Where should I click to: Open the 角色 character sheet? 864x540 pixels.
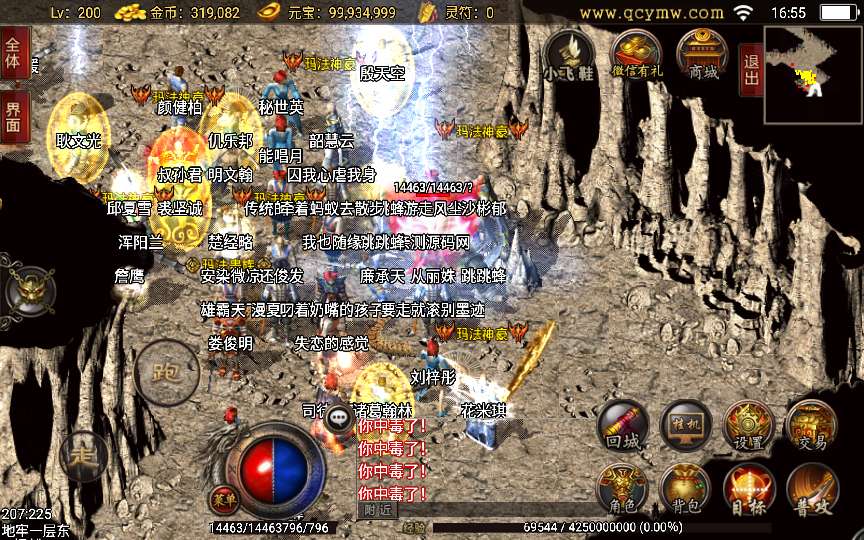pos(623,486)
